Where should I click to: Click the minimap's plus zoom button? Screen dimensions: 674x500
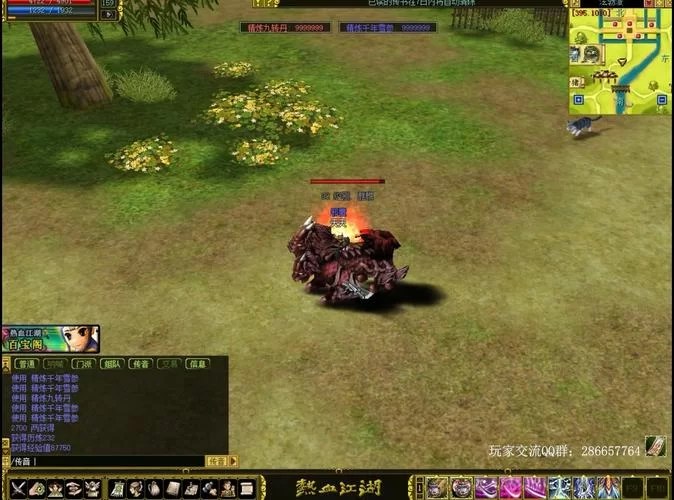[x=577, y=98]
